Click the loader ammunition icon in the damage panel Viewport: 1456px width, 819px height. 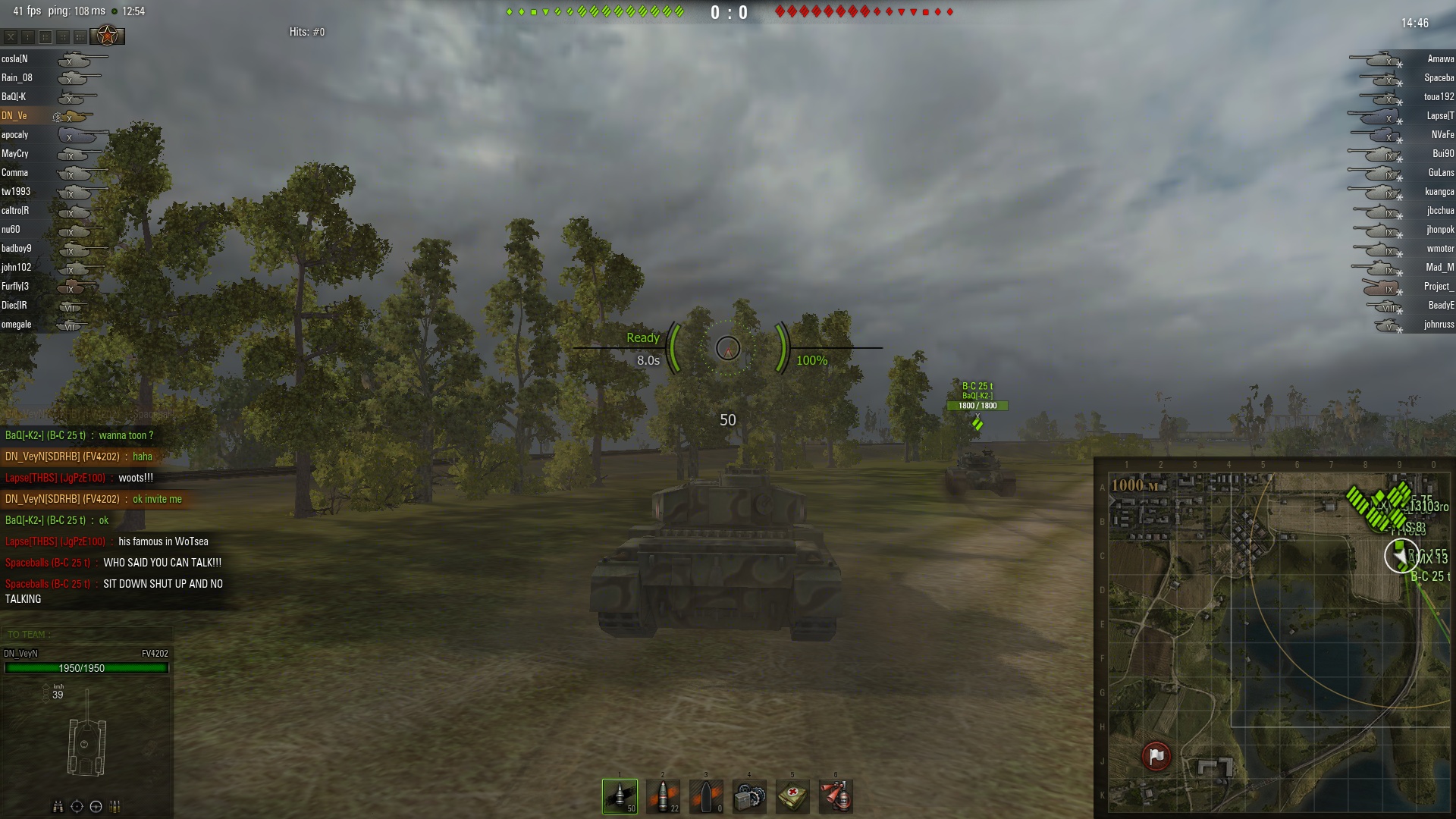[x=115, y=806]
